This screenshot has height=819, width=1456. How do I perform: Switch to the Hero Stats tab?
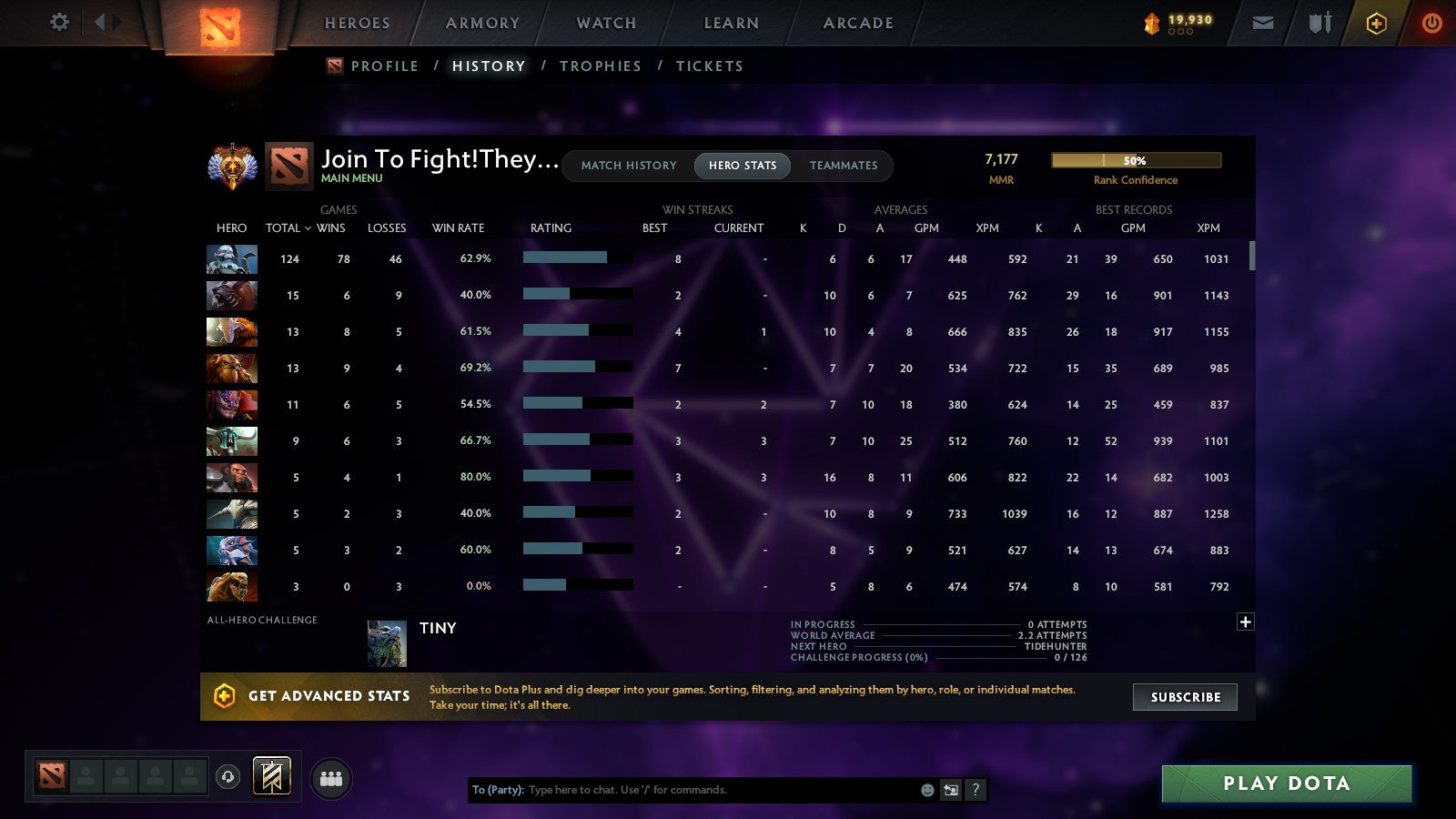click(x=742, y=166)
